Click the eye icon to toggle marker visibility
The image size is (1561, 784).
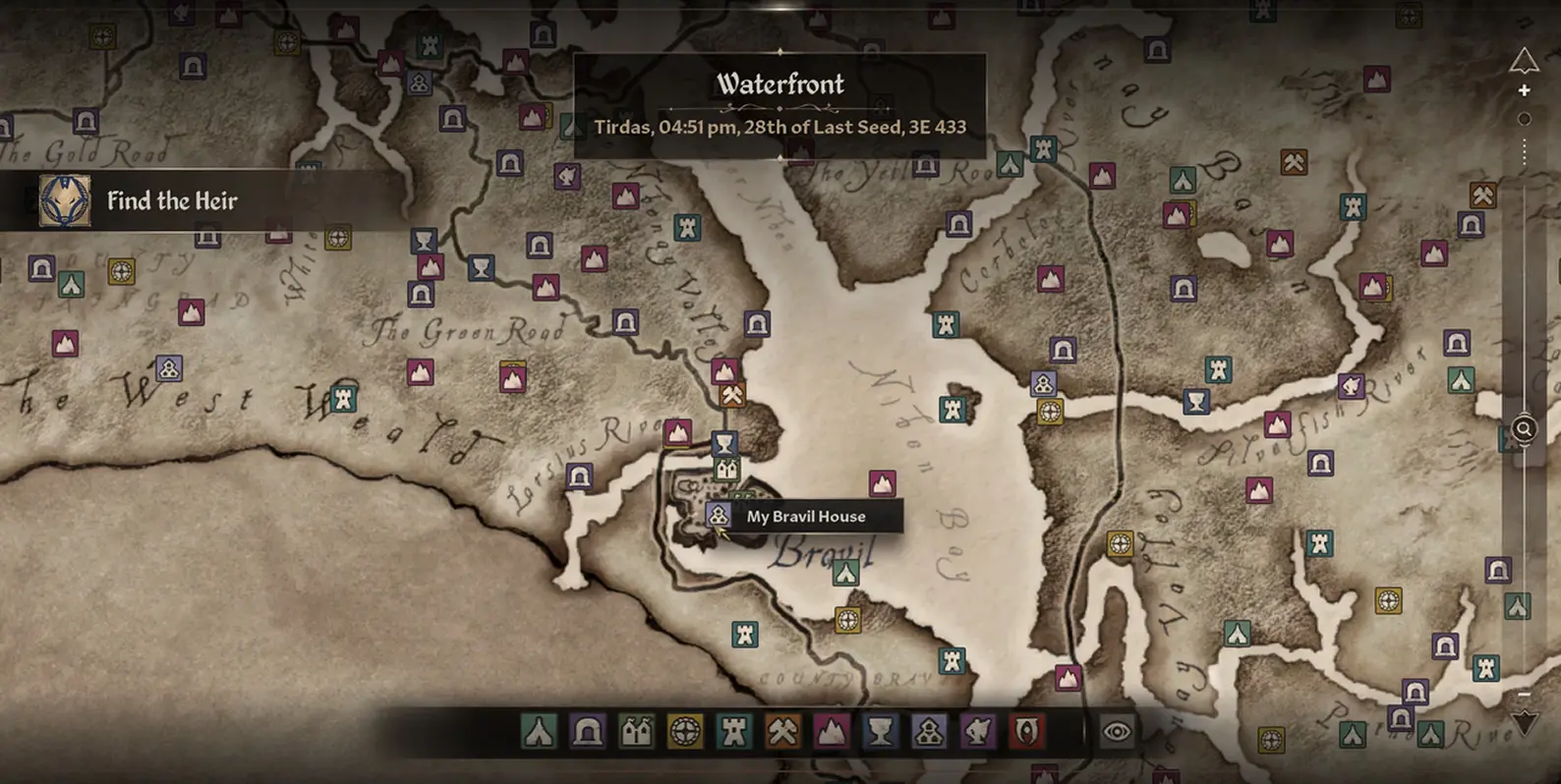(x=1117, y=732)
